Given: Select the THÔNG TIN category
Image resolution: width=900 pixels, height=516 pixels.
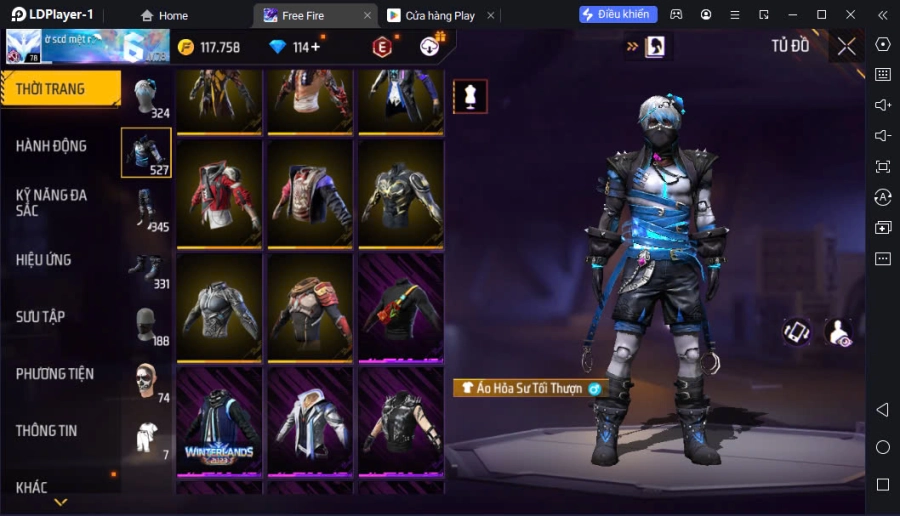Looking at the screenshot, I should 47,431.
